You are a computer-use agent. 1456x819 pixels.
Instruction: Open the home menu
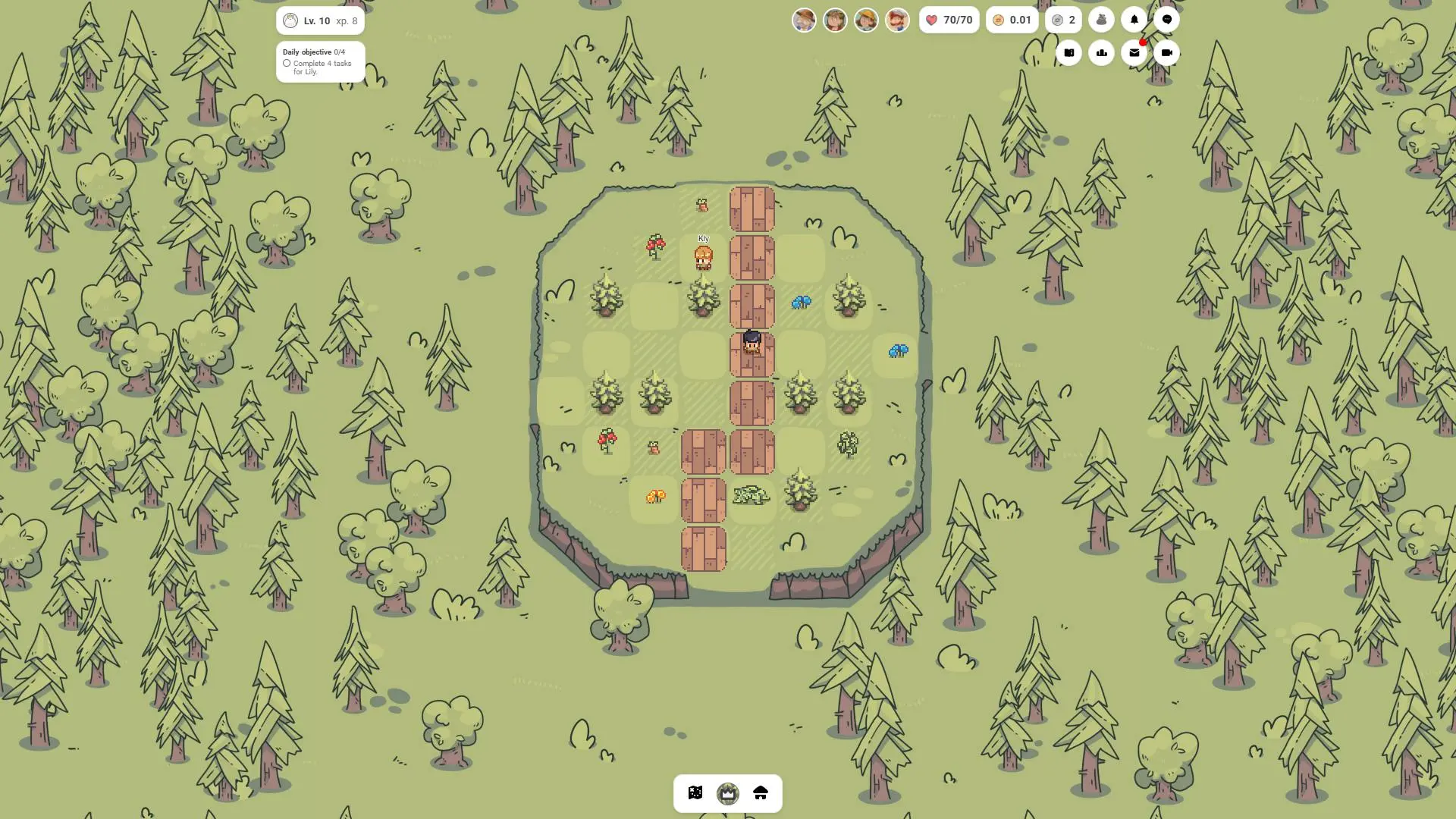pyautogui.click(x=761, y=793)
